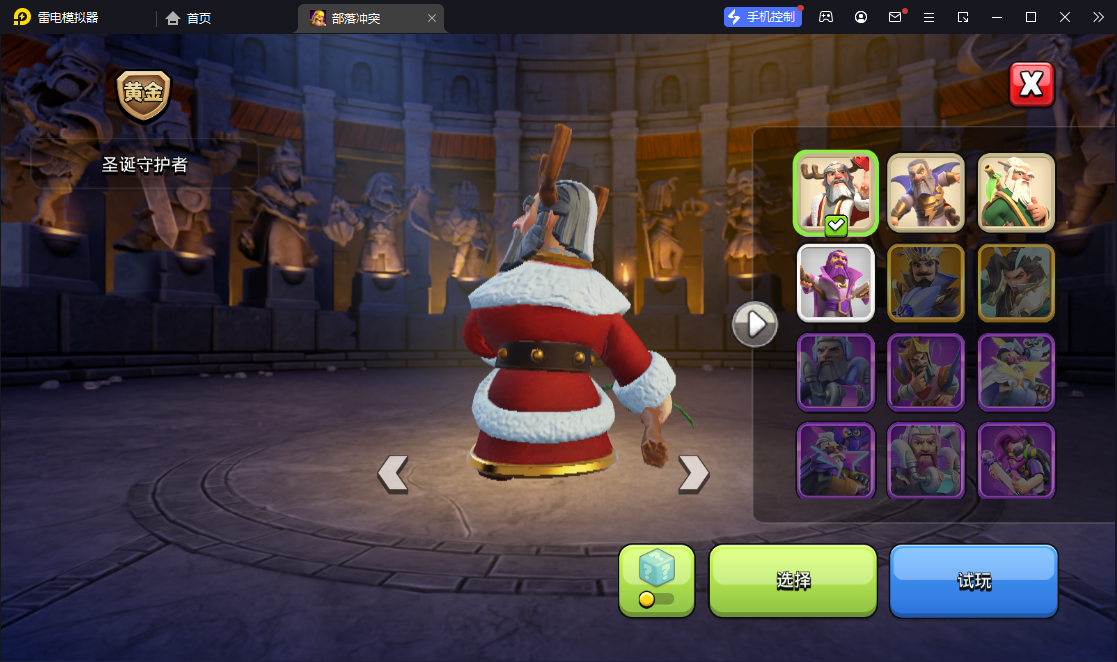
Task: Rotate to the previous skin with left arrow
Action: (x=392, y=474)
